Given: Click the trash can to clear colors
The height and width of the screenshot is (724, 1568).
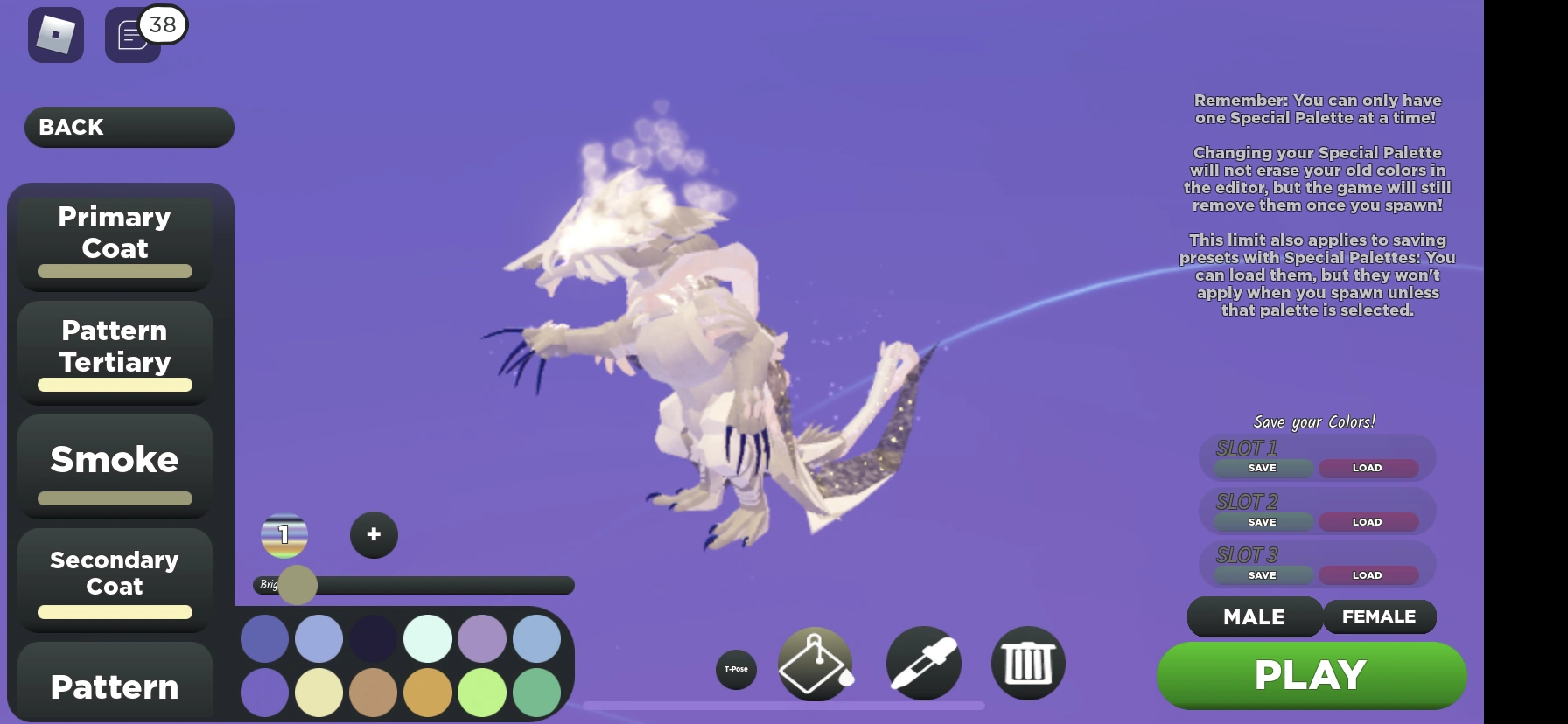Looking at the screenshot, I should [1027, 665].
